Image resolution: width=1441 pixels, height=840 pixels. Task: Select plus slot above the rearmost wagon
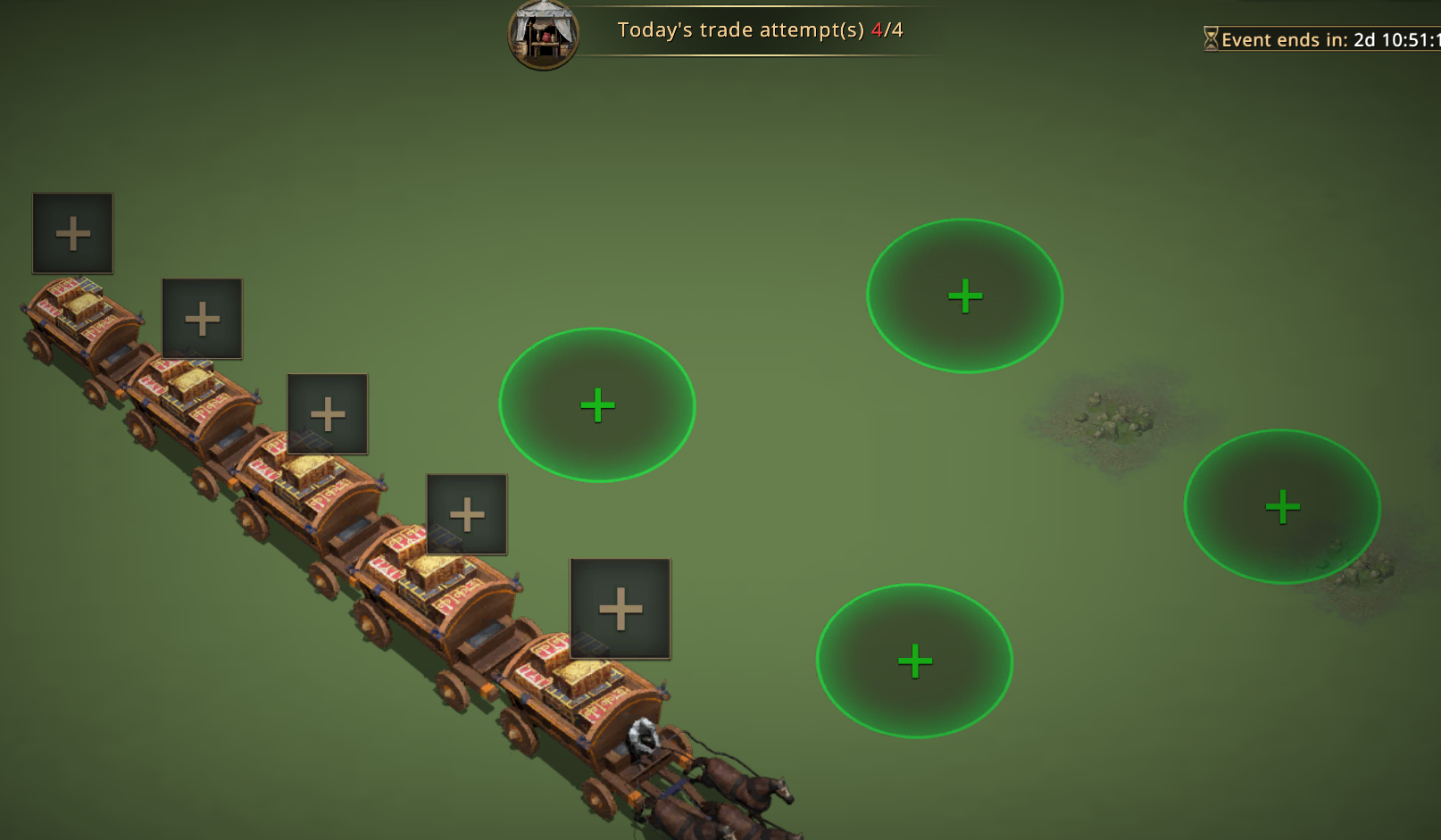click(72, 233)
